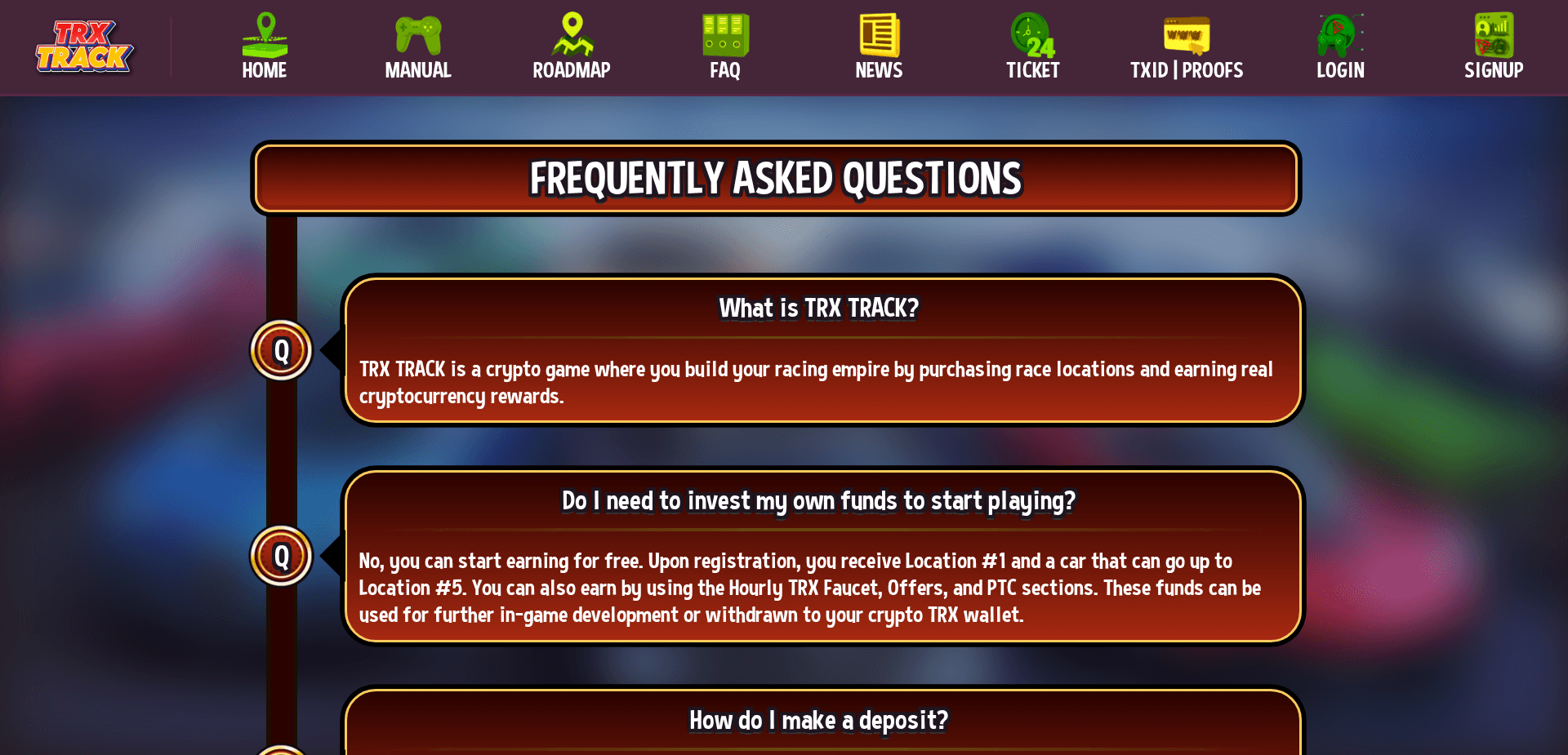Image resolution: width=1568 pixels, height=755 pixels.
Task: Click the LOGIN link
Action: click(1339, 70)
